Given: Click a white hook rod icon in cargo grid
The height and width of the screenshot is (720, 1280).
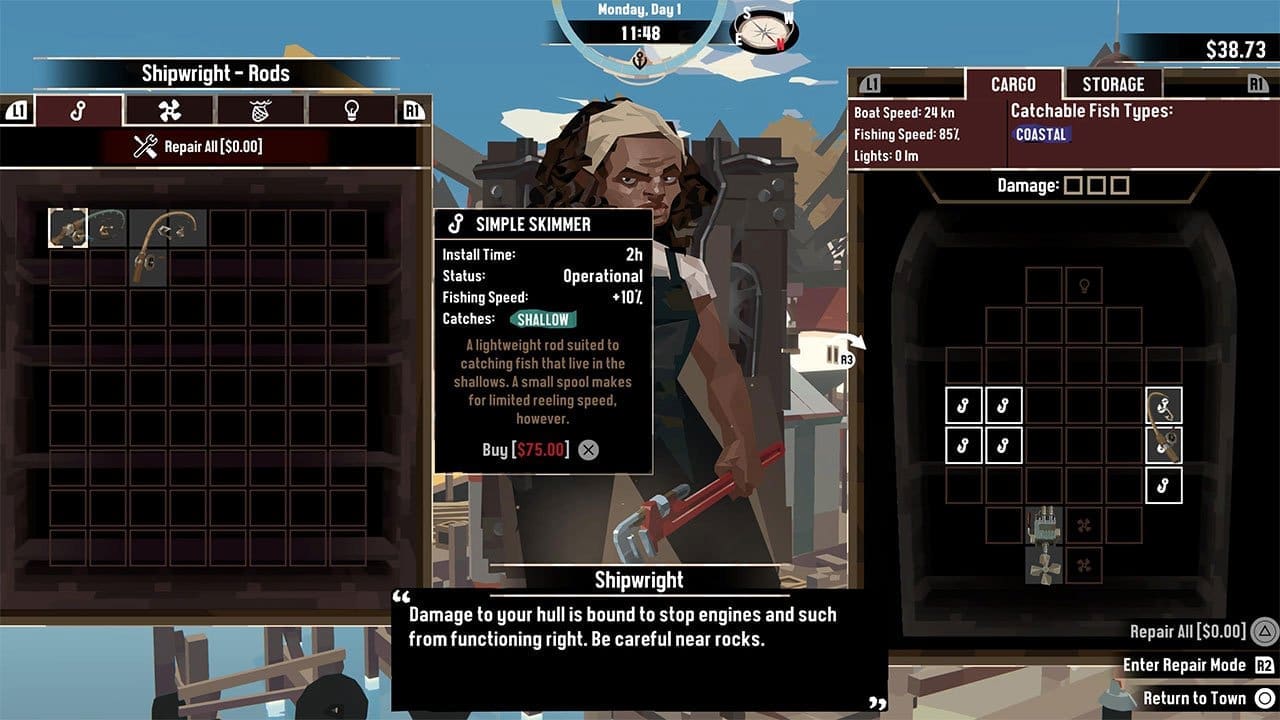Looking at the screenshot, I should click(963, 405).
